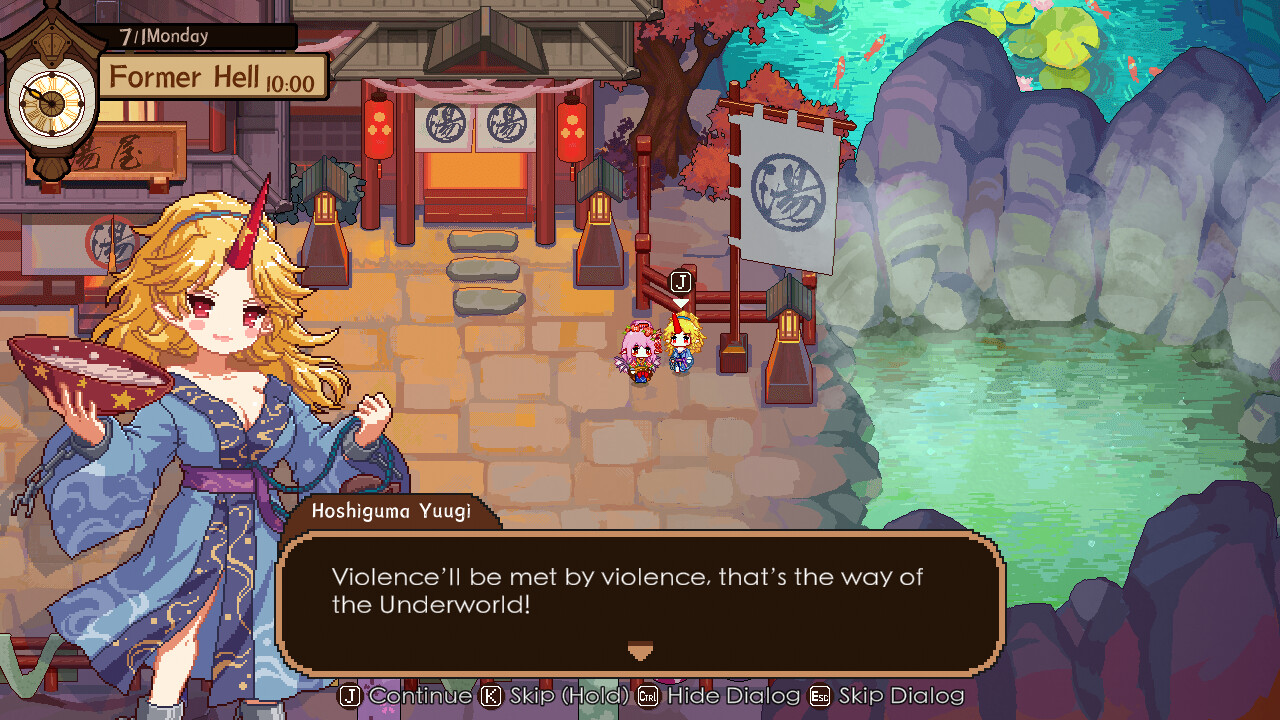Click the Former Hell location banner
This screenshot has height=720, width=1280.
point(190,77)
